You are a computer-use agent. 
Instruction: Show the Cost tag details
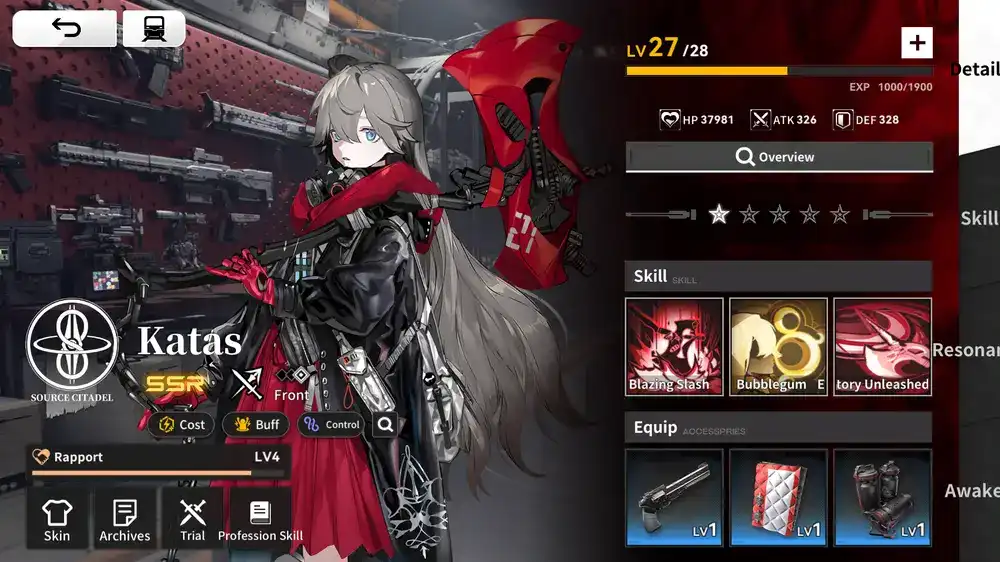182,424
